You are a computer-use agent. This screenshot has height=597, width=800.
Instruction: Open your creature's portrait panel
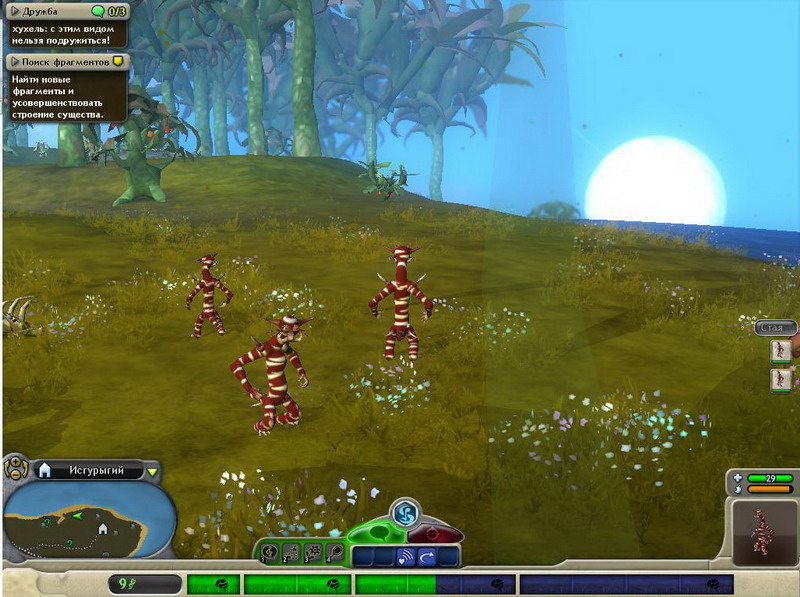tap(764, 530)
